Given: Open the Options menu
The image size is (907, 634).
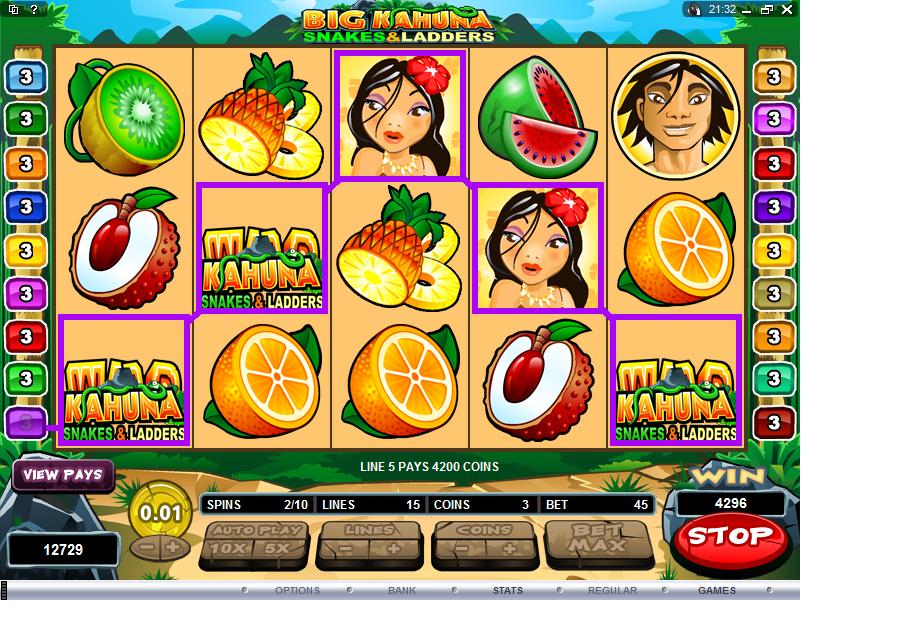Looking at the screenshot, I should click(297, 591).
